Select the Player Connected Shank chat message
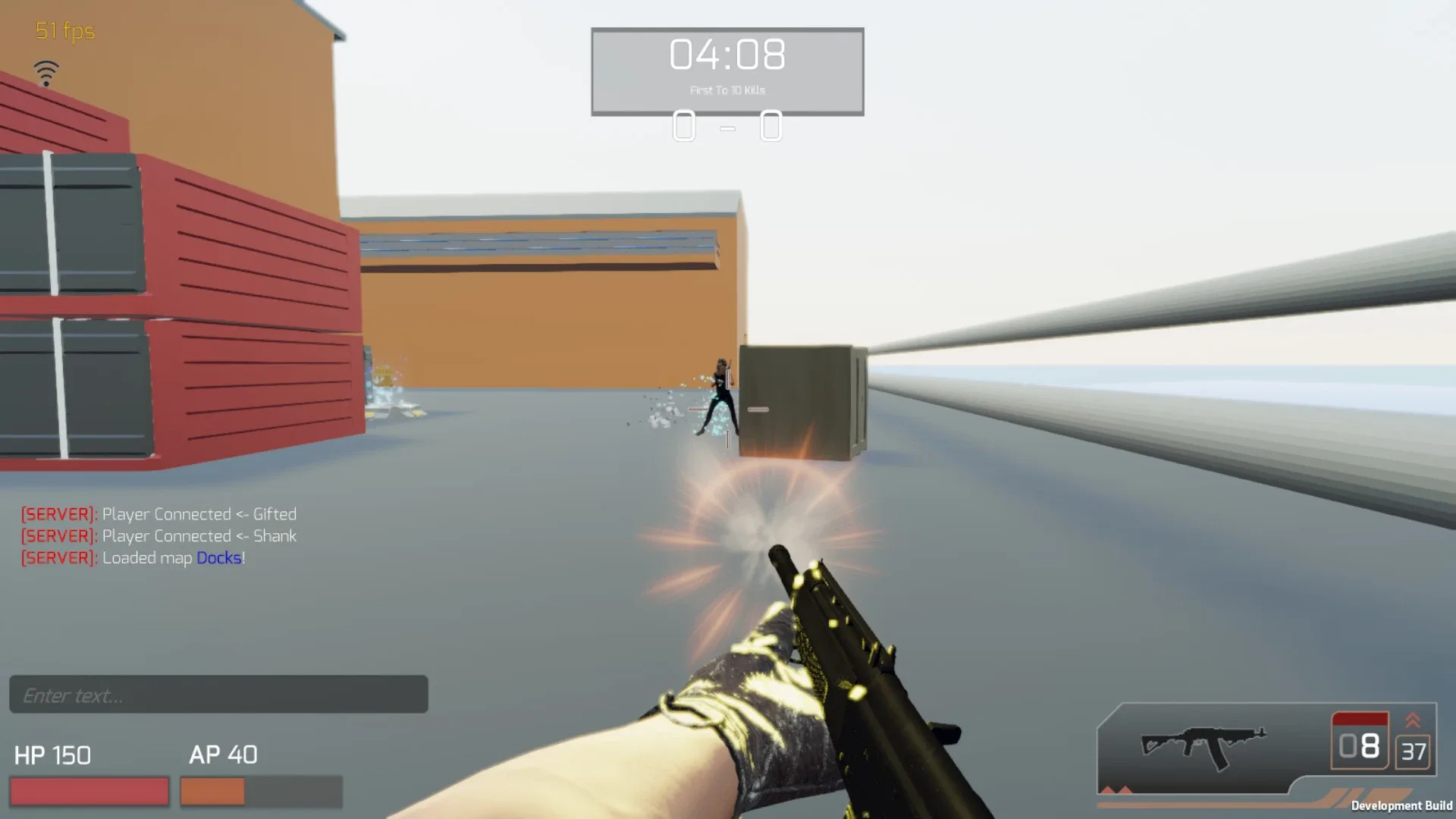 199,535
